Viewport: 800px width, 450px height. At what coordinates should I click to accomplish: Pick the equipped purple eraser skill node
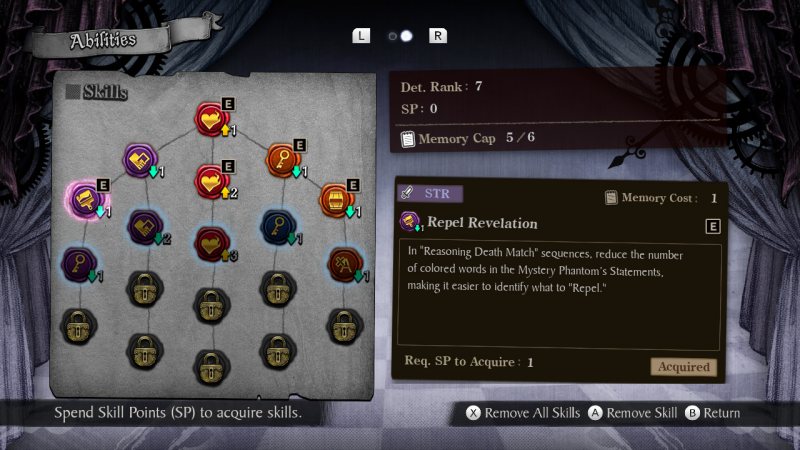pos(140,160)
